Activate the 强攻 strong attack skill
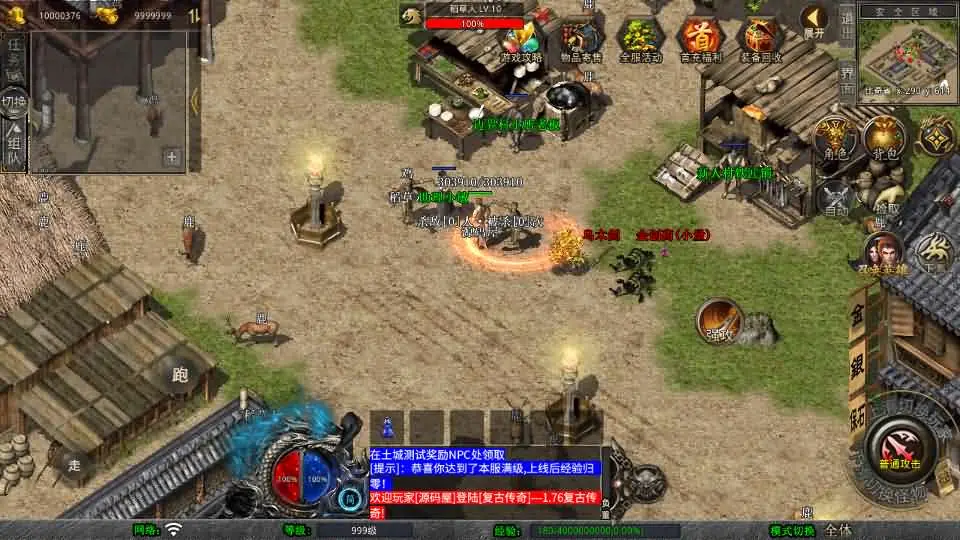Screen dimensions: 960x540 coord(718,319)
